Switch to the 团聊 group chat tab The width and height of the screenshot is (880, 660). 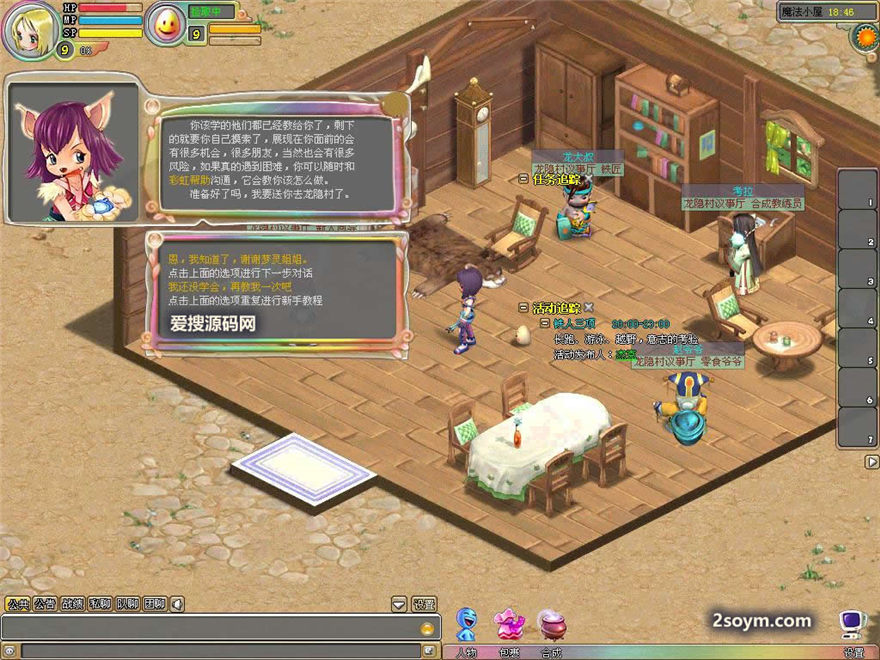pos(154,604)
